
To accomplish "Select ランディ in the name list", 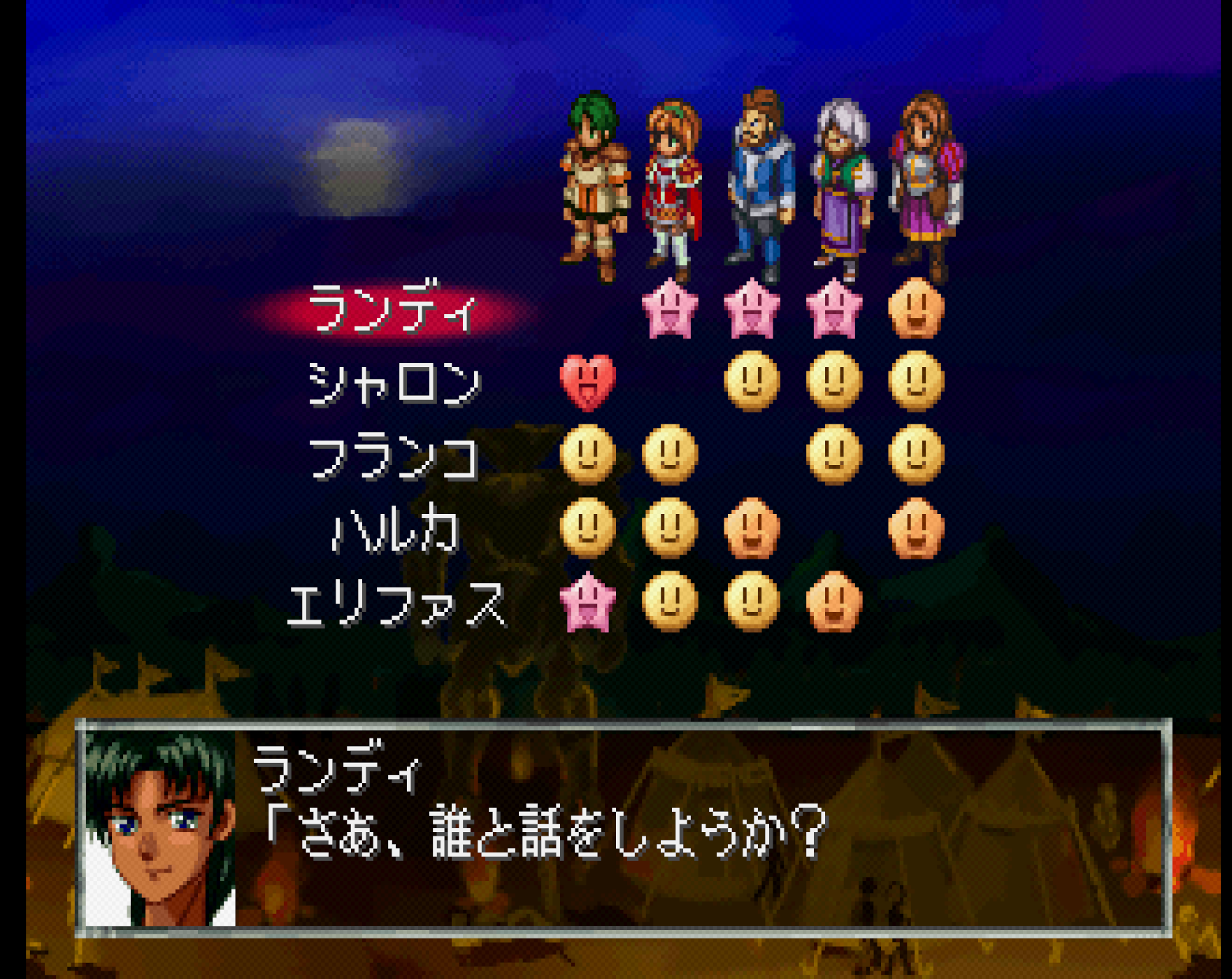I will coord(393,309).
